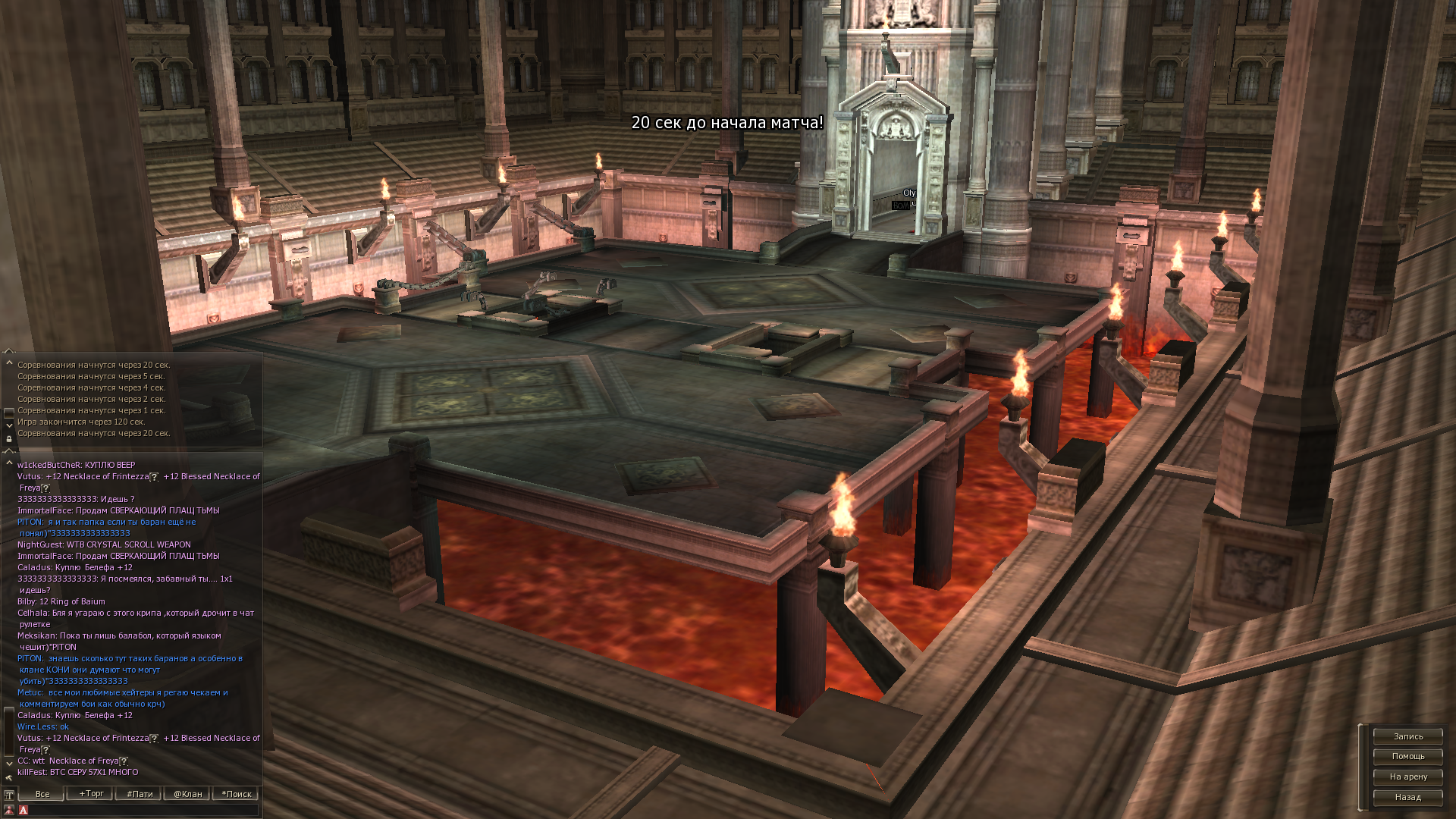Screen dimensions: 1456x819
Task: Focus the chat message input field
Action: 143,810
